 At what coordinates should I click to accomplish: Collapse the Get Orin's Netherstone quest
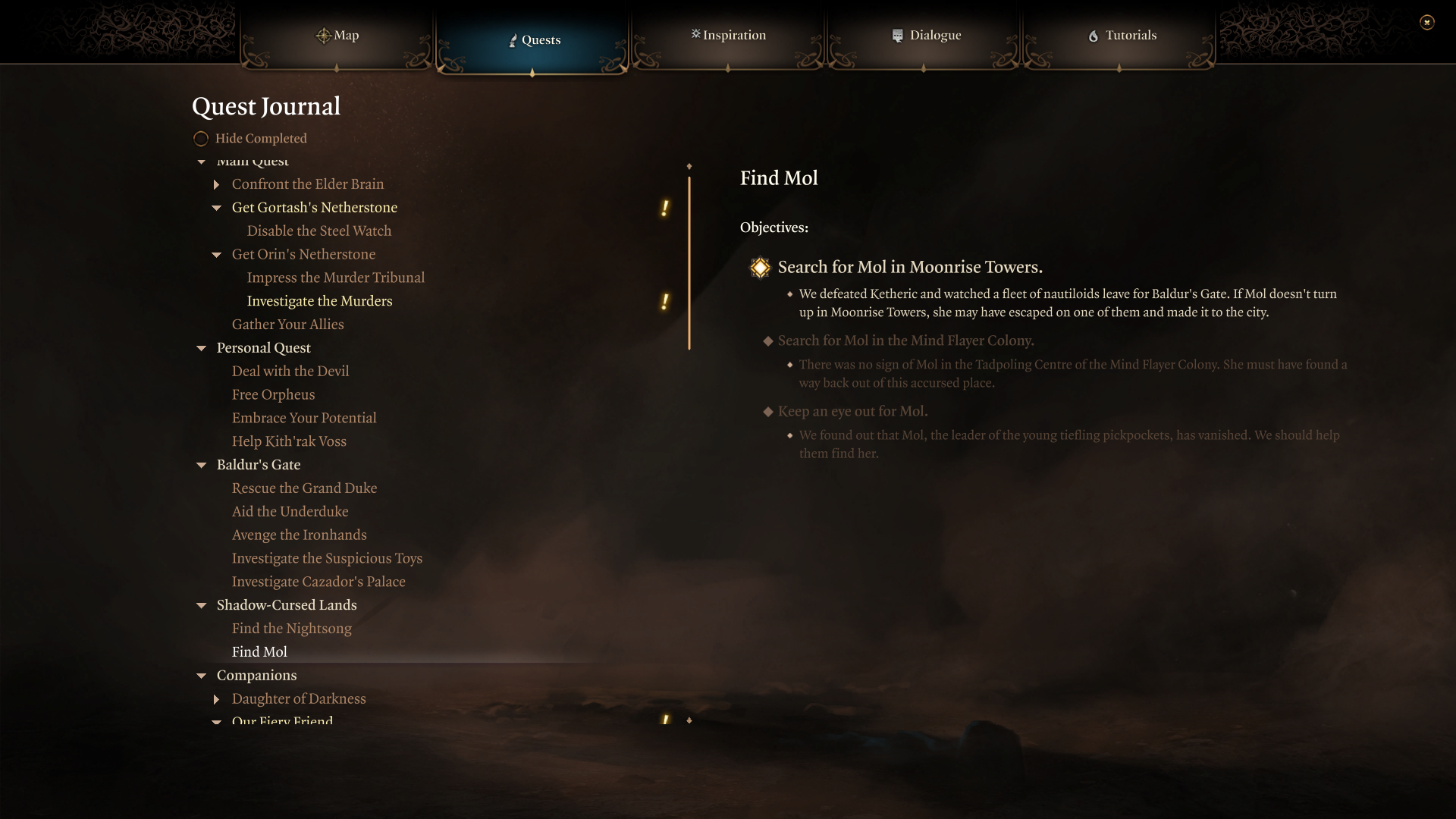point(217,255)
